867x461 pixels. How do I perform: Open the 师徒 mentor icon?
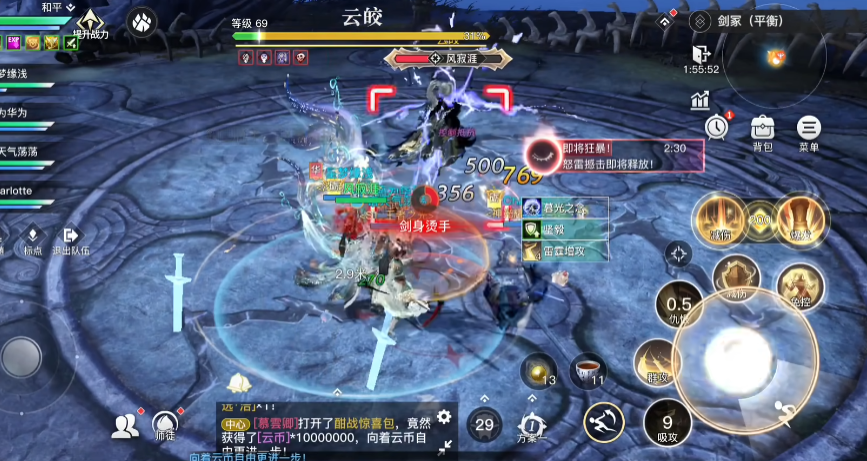click(164, 426)
